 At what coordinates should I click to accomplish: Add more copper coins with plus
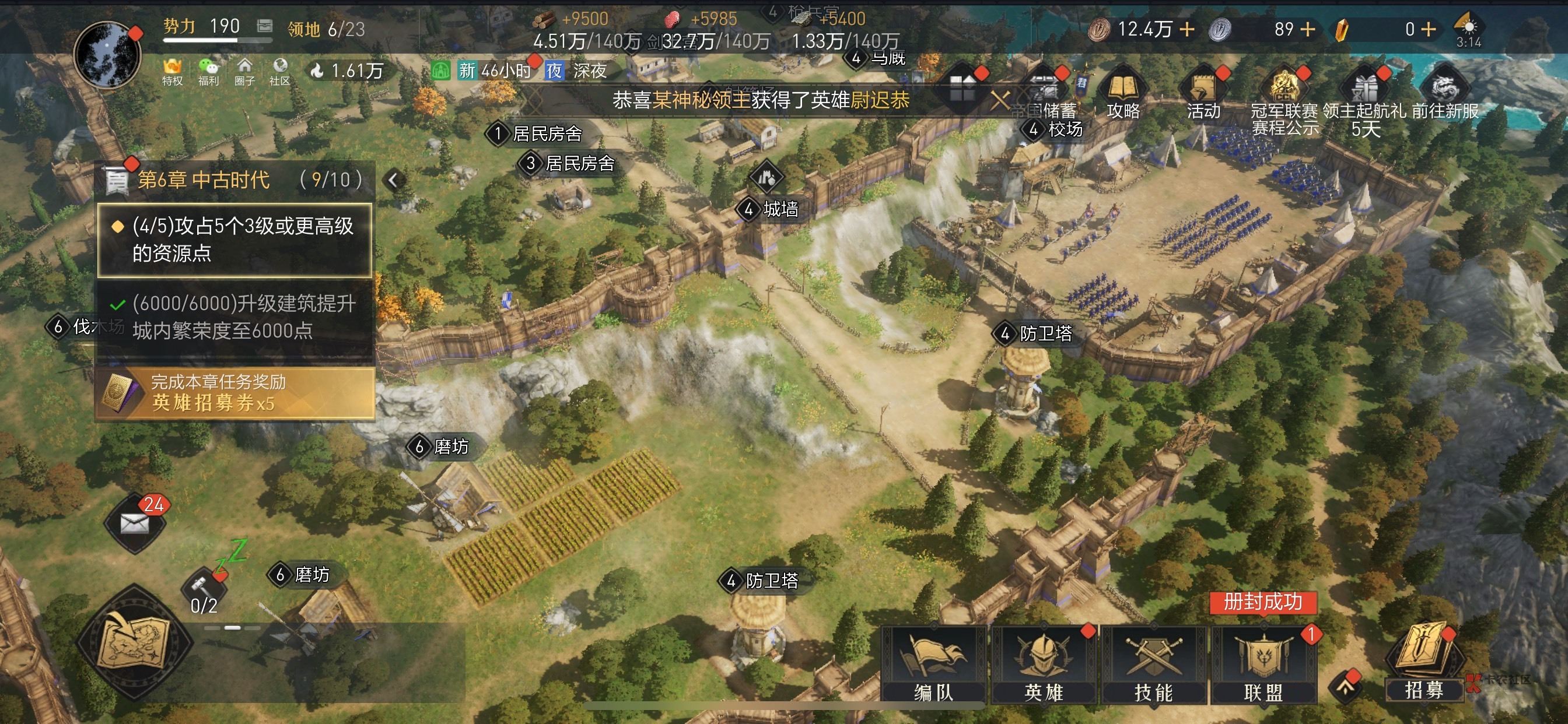[1187, 29]
